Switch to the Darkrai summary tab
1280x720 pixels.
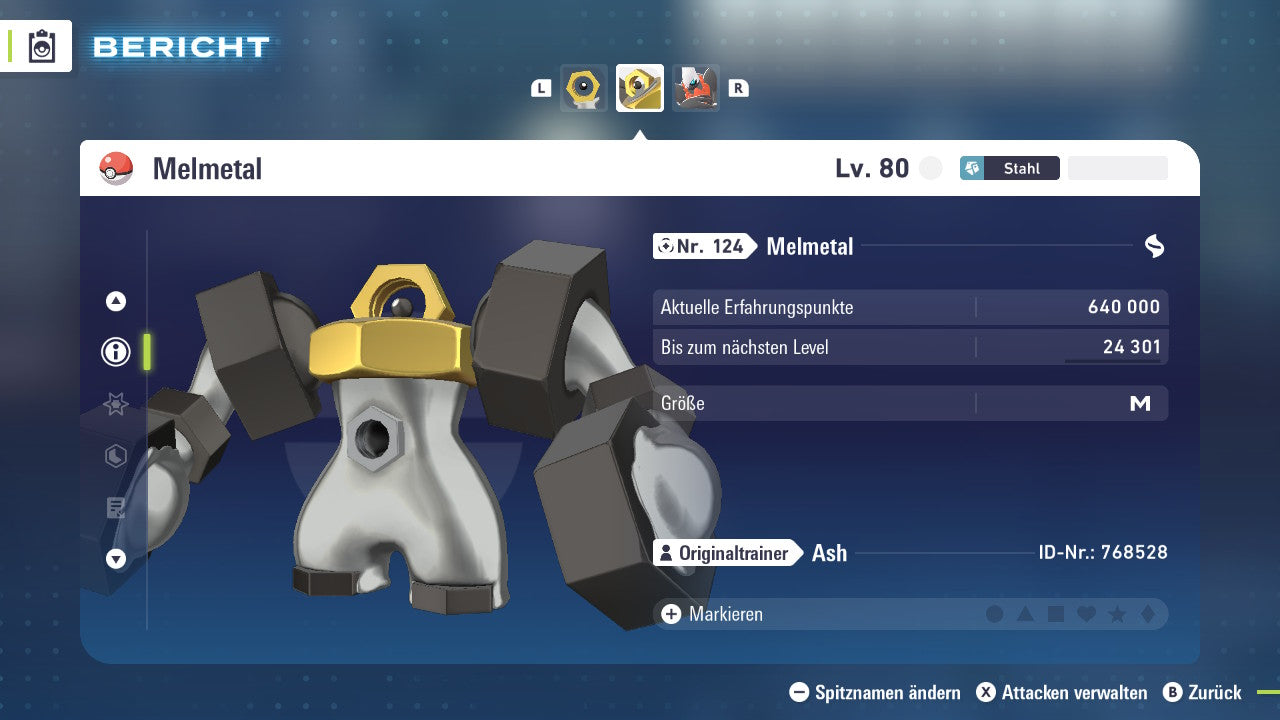pyautogui.click(x=696, y=88)
